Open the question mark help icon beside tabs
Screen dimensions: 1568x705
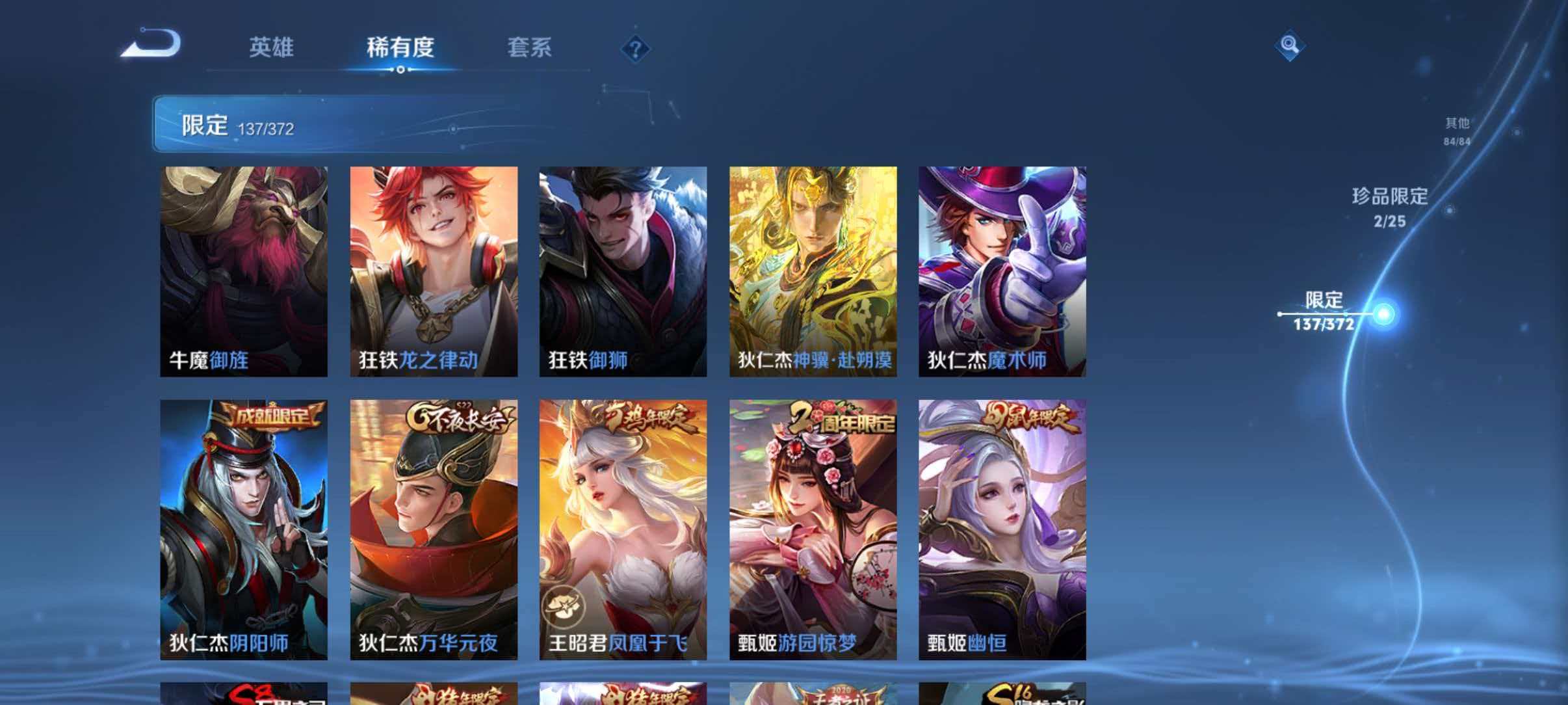[635, 49]
